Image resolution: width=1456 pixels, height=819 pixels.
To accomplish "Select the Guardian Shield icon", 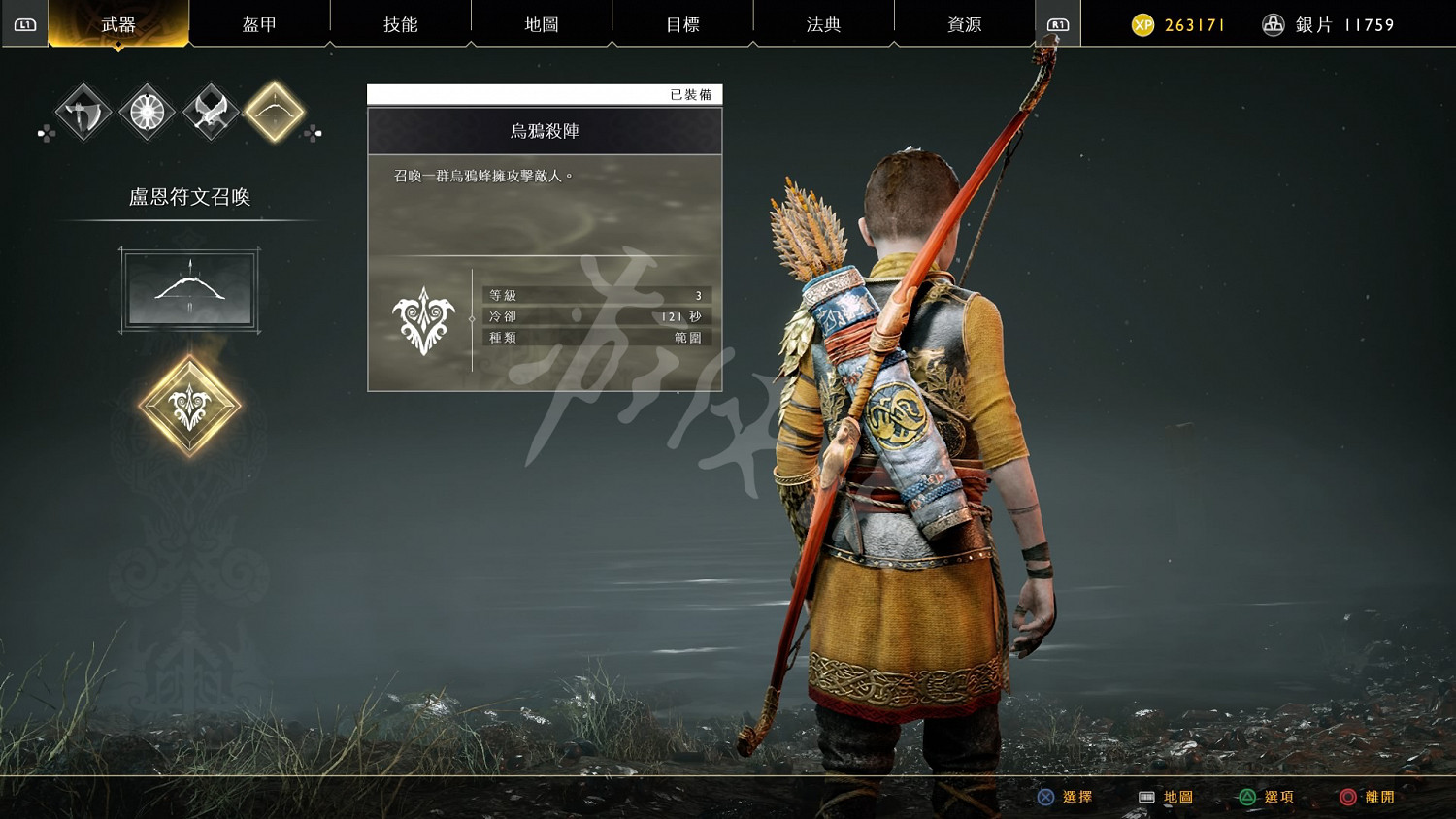I will [x=147, y=111].
